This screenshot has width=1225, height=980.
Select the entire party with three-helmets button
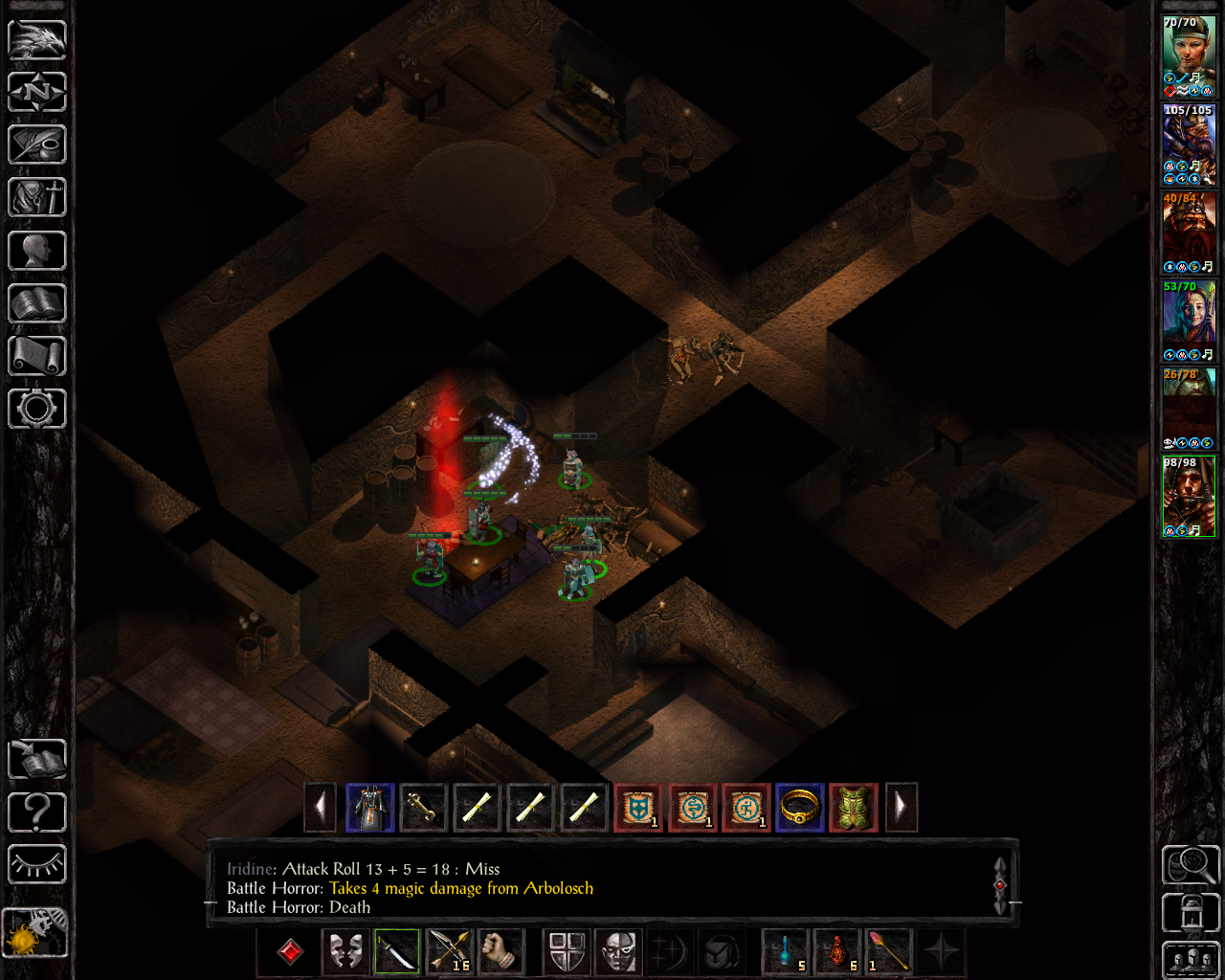1191,960
